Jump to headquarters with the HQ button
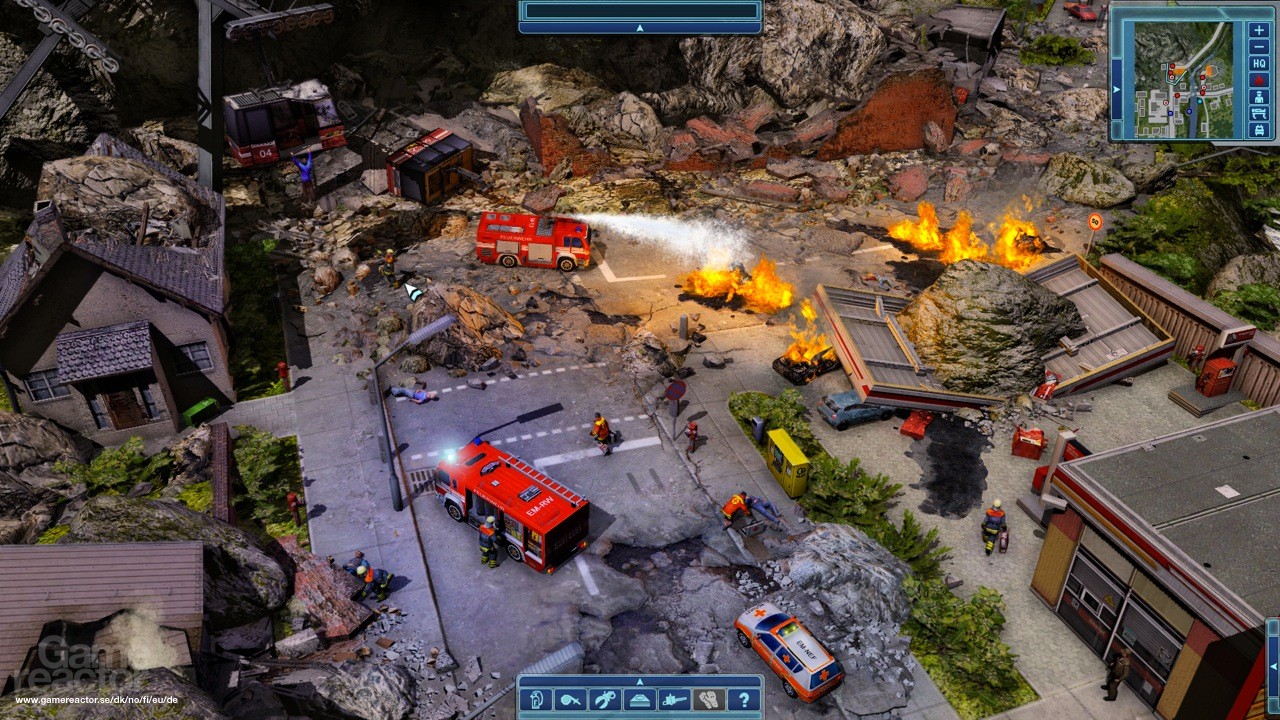 pyautogui.click(x=1259, y=63)
